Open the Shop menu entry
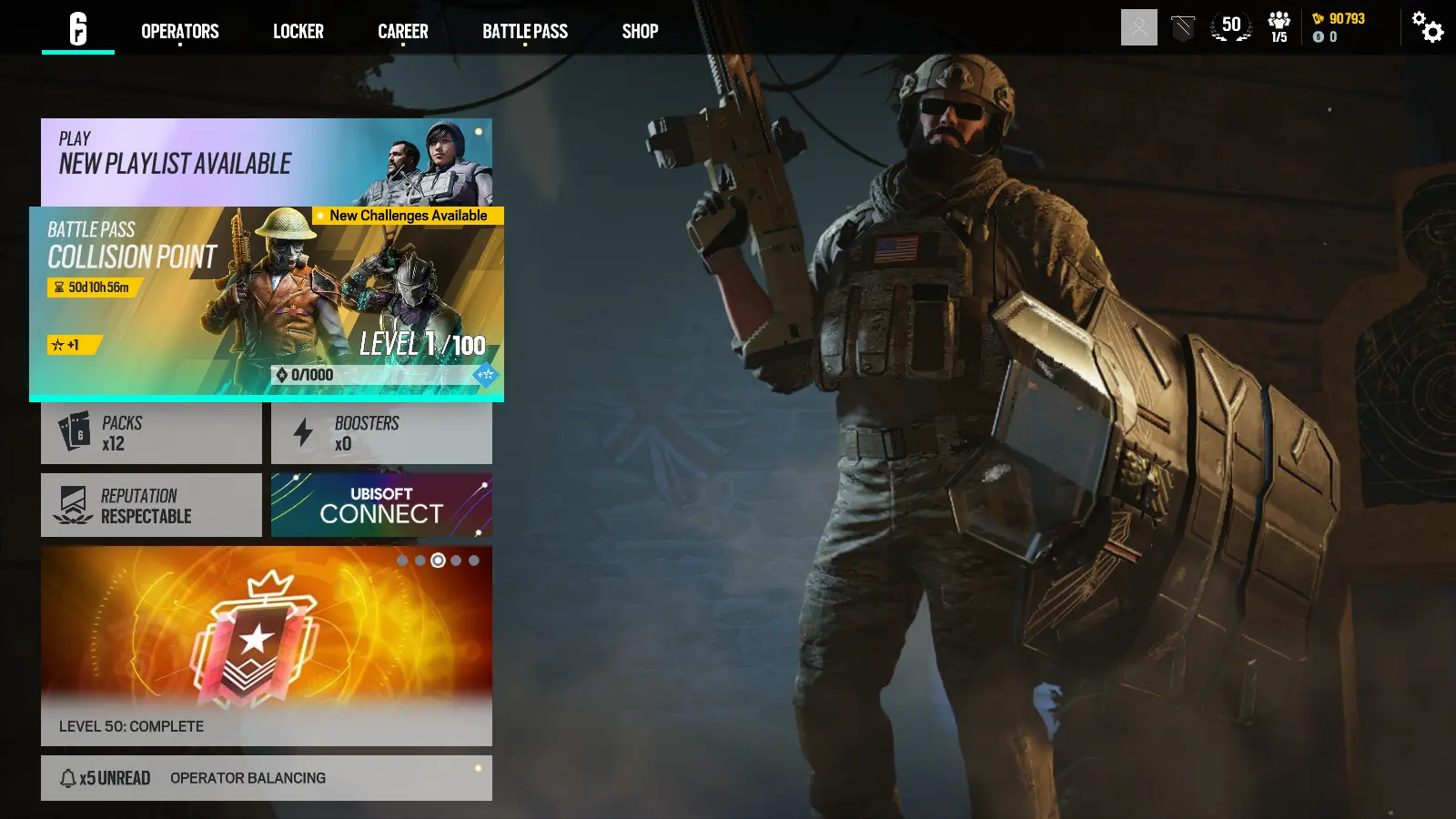Screen dimensions: 1456x819 tap(640, 31)
